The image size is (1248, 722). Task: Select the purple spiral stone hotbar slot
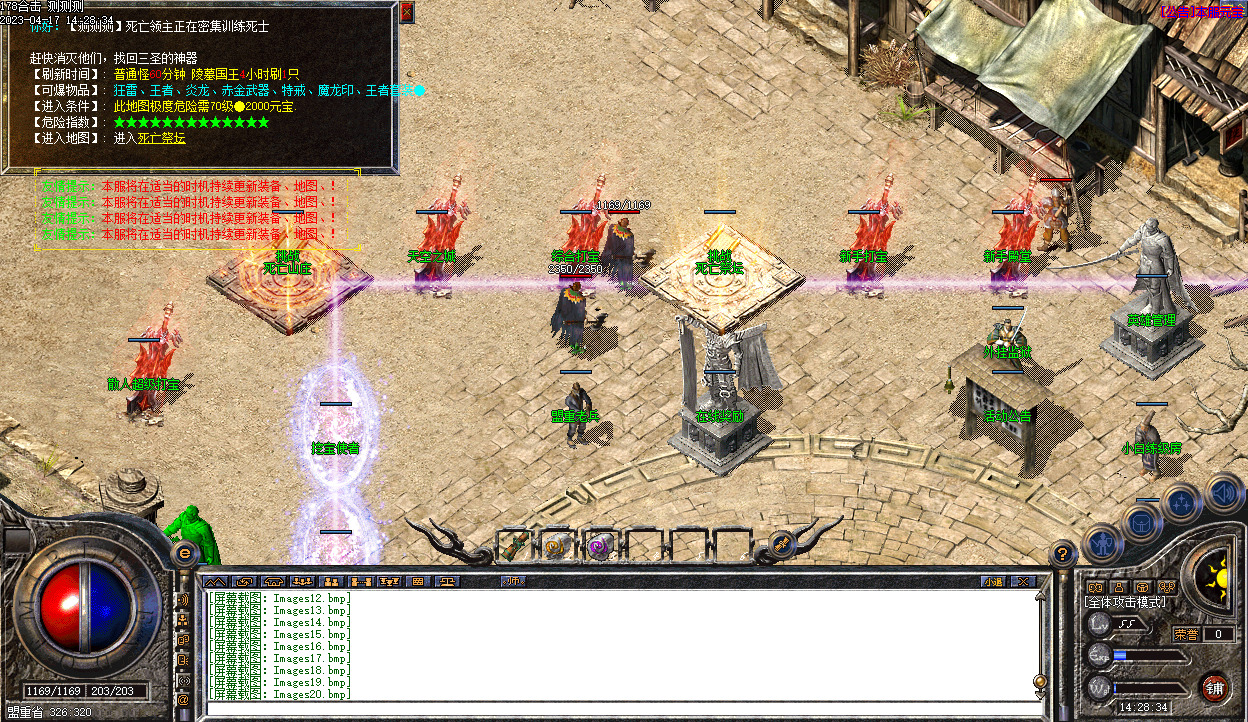tap(599, 547)
